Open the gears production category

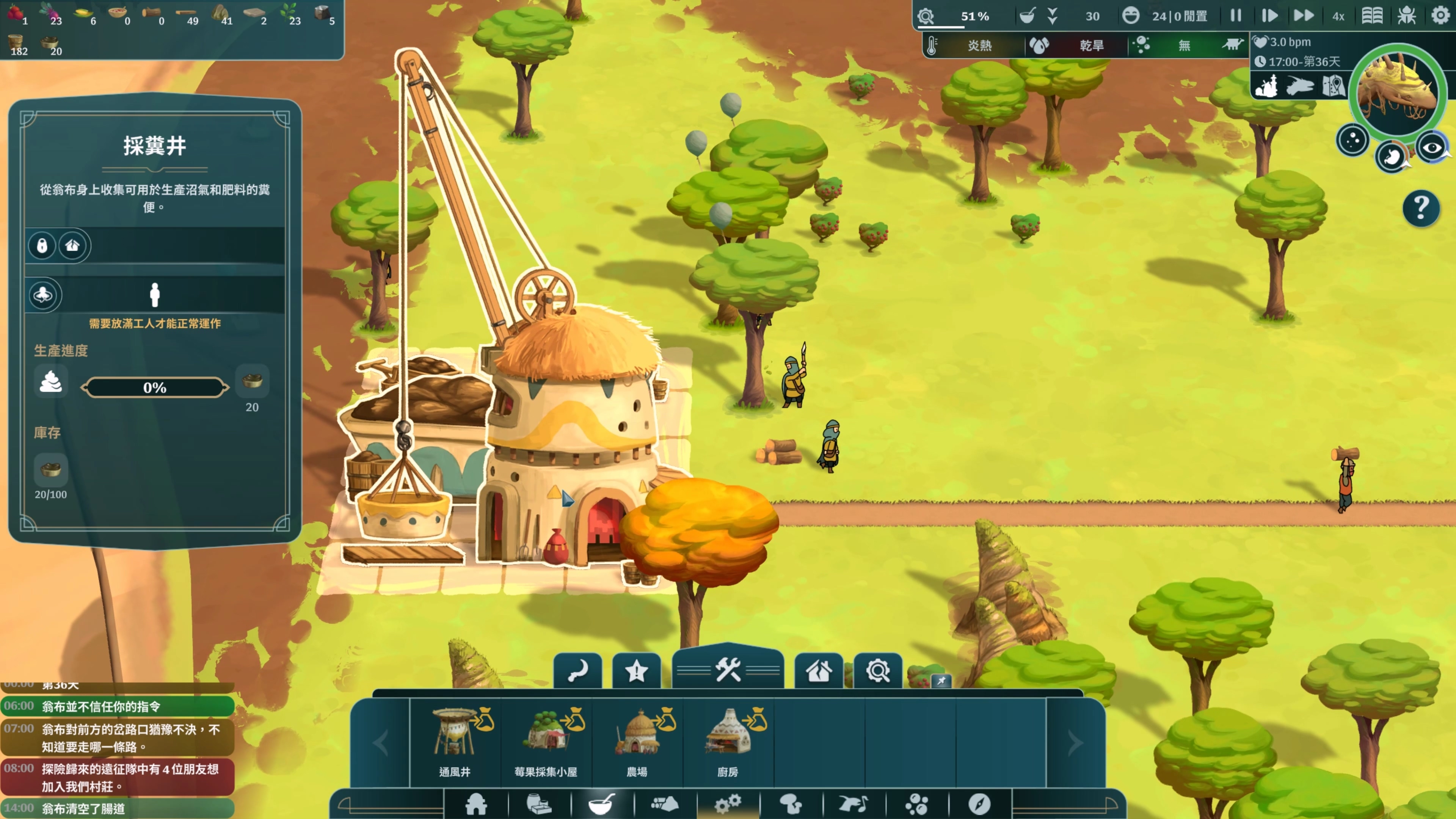pos(728,804)
